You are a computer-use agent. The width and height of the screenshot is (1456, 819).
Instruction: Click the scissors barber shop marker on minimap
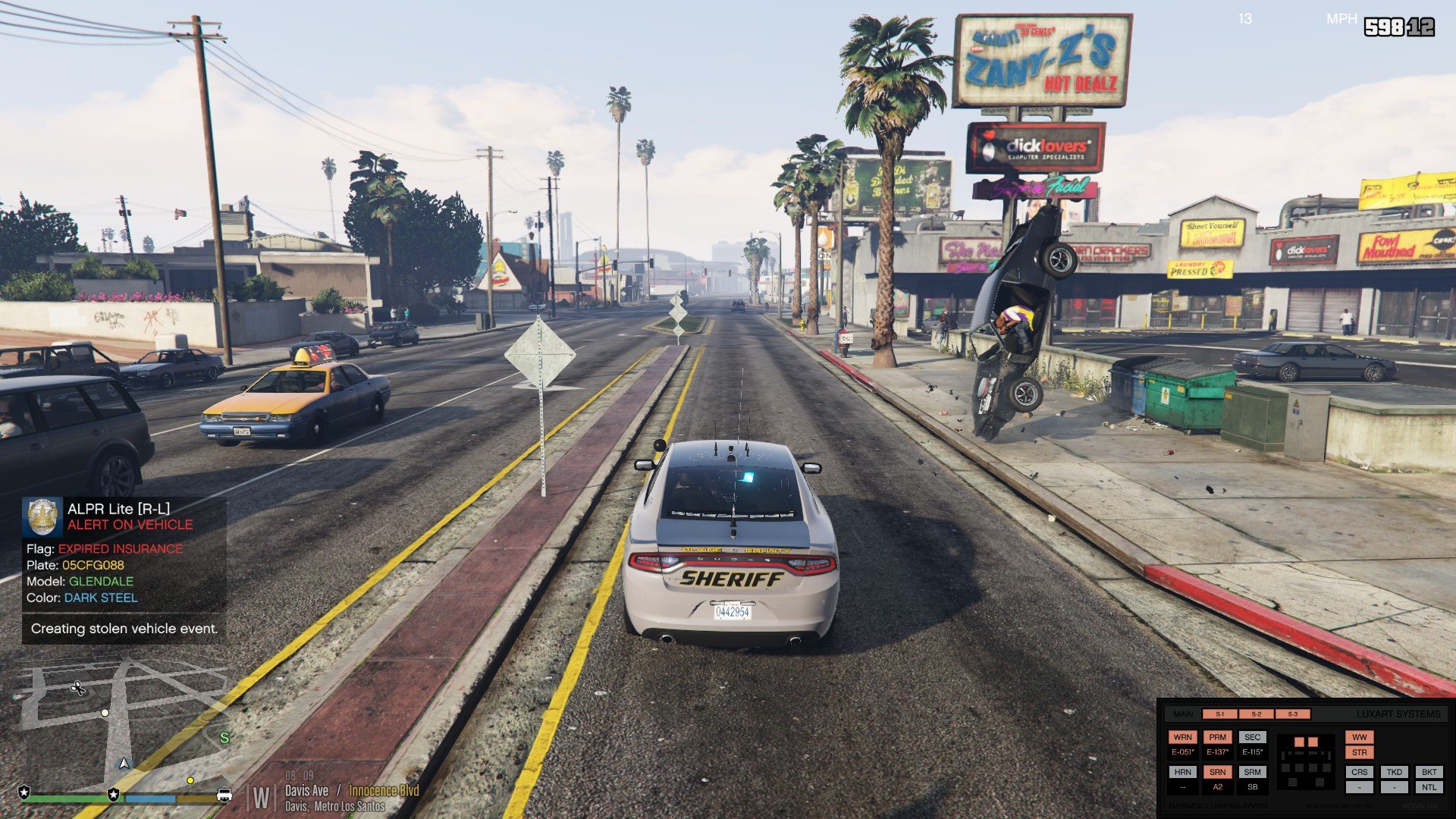point(77,689)
